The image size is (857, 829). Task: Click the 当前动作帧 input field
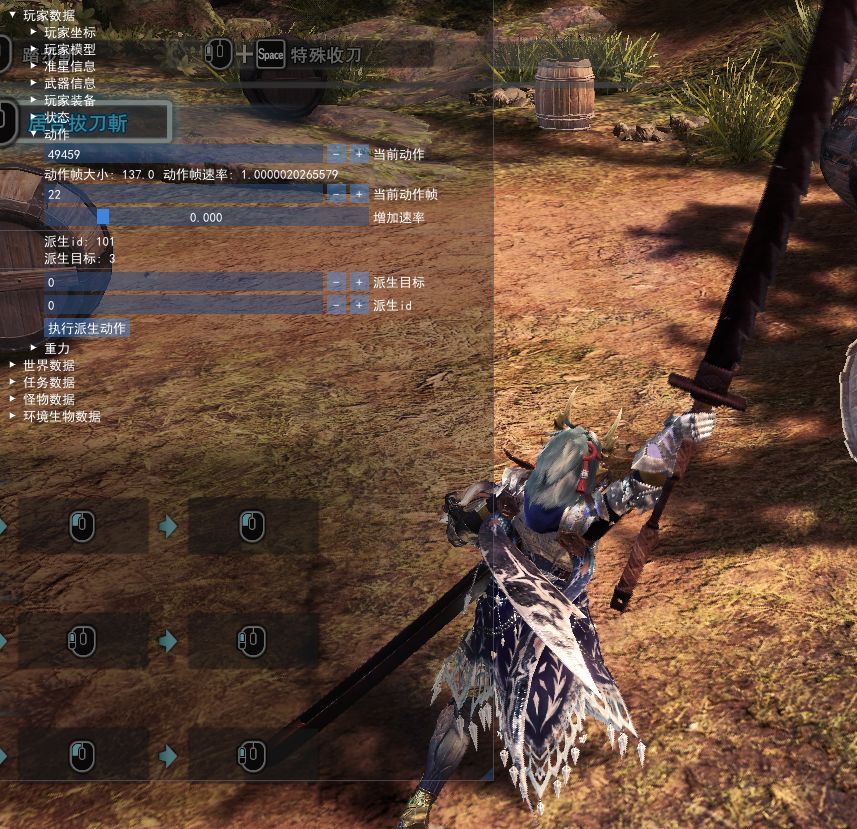coord(183,194)
